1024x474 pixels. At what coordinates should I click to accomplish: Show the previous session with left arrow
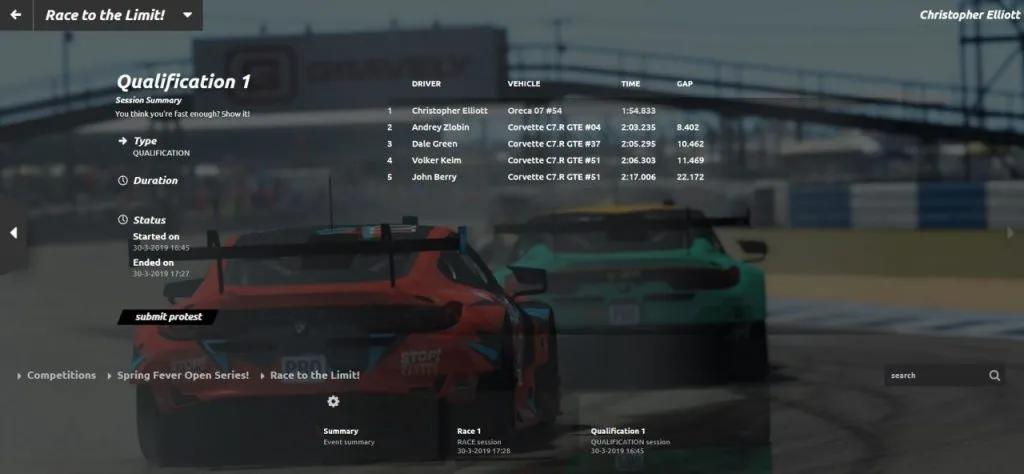pyautogui.click(x=14, y=233)
